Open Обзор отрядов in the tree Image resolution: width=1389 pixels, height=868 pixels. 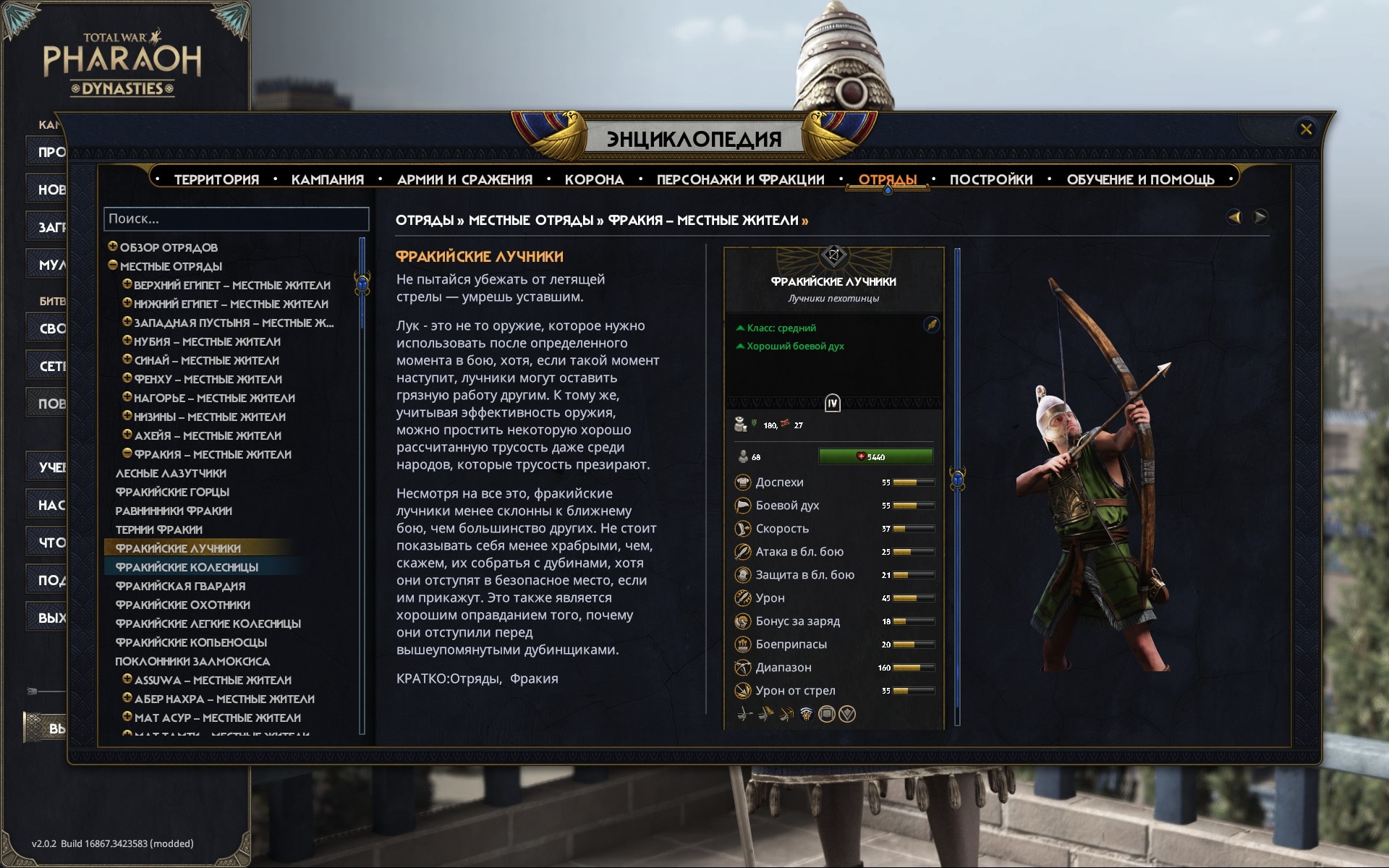pos(169,247)
